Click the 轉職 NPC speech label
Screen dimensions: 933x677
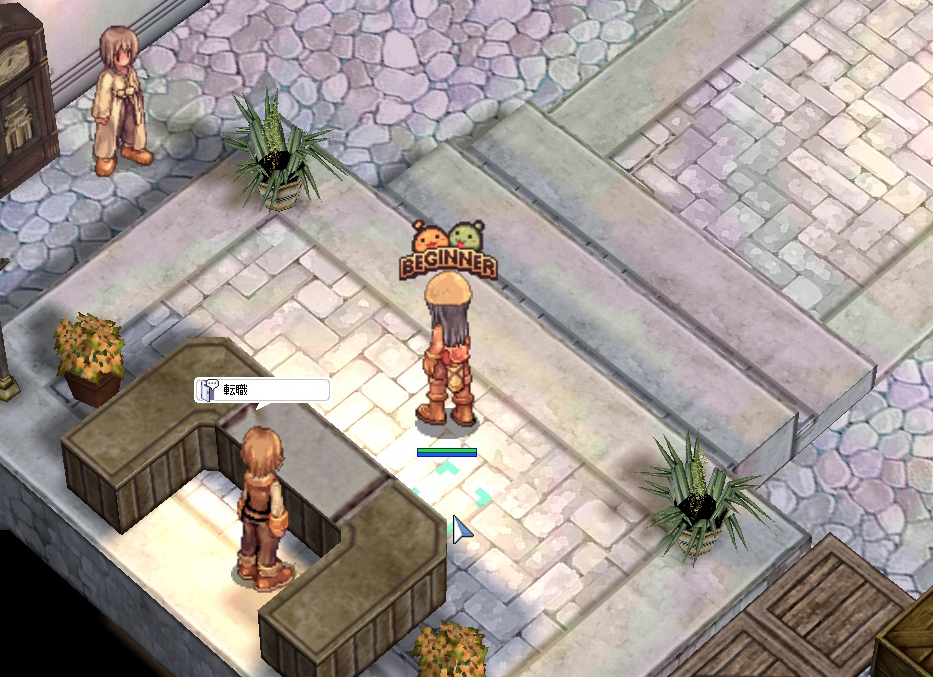[x=262, y=390]
